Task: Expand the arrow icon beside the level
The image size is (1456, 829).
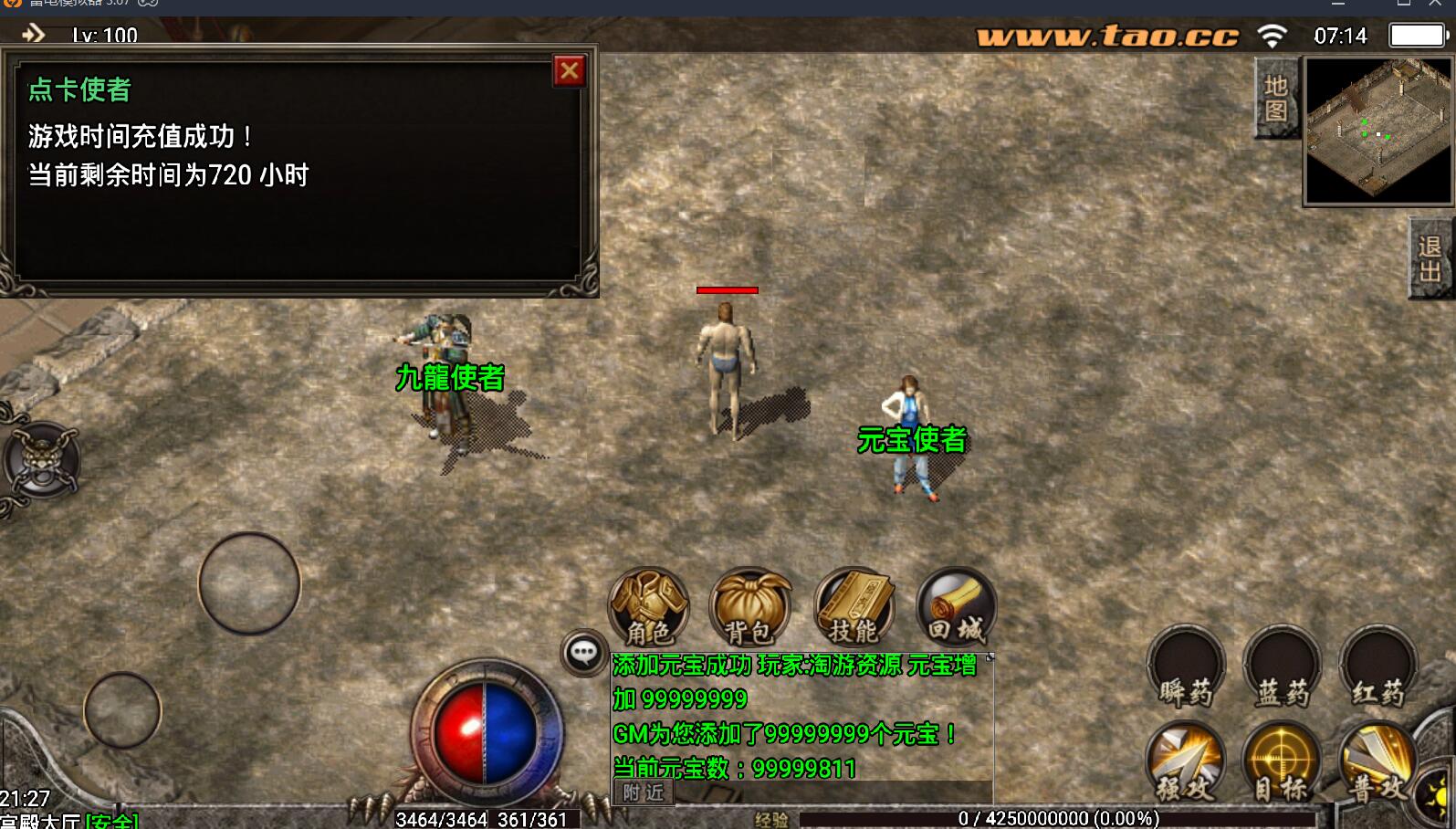Action: tap(34, 35)
